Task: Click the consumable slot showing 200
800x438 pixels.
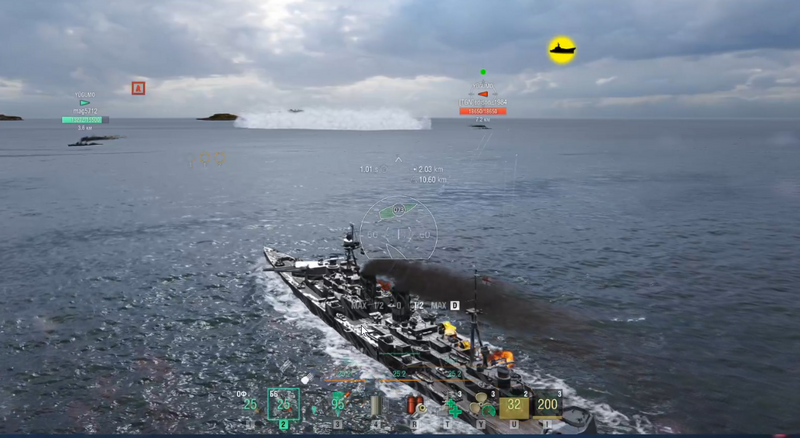Action: point(547,405)
